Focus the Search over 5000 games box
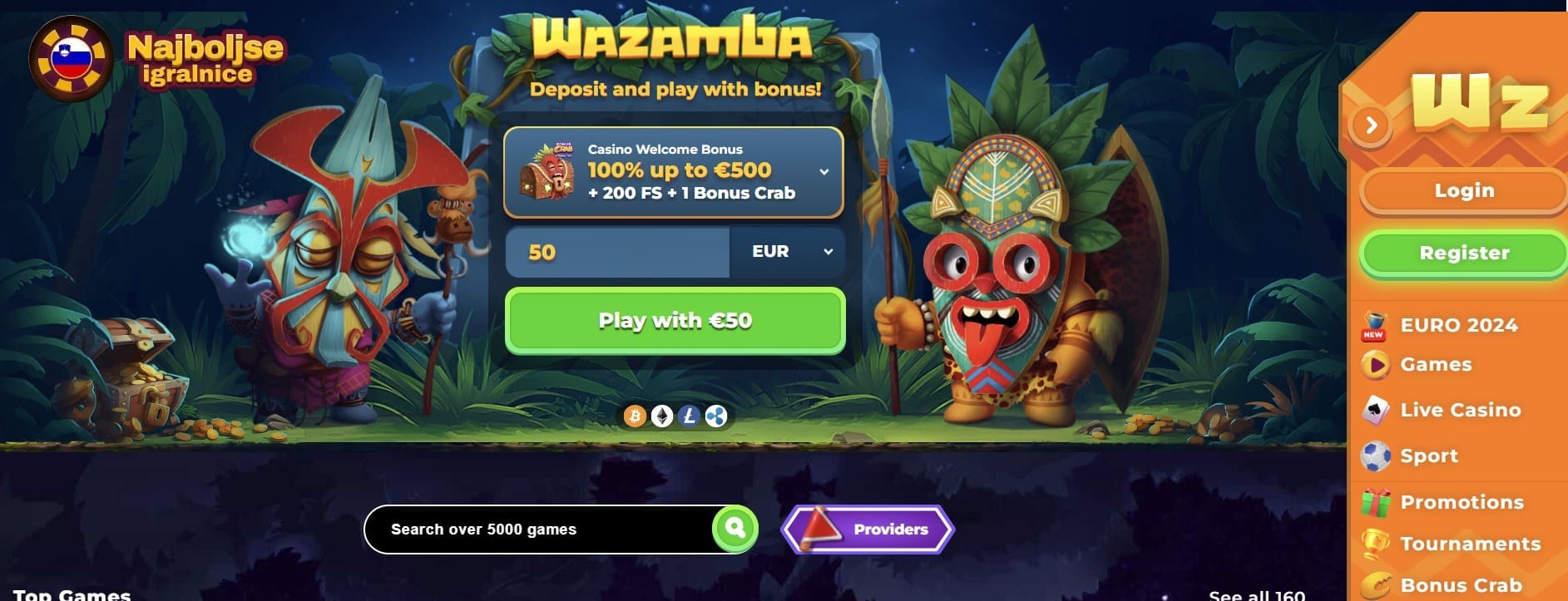Image resolution: width=1568 pixels, height=601 pixels. pyautogui.click(x=537, y=530)
